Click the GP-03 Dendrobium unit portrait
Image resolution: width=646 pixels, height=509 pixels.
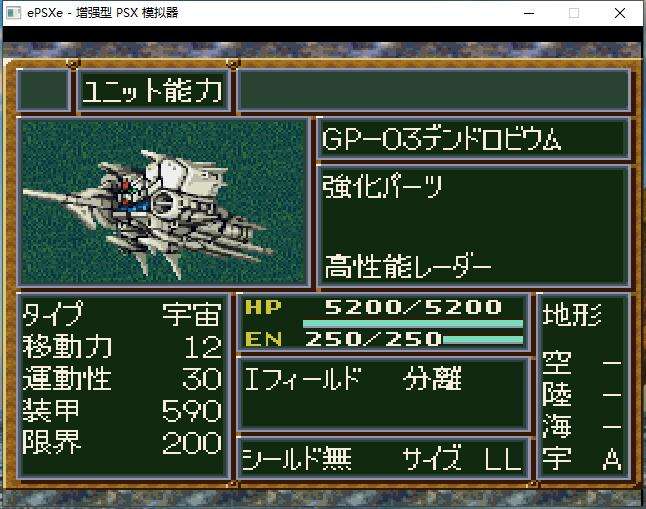point(163,203)
